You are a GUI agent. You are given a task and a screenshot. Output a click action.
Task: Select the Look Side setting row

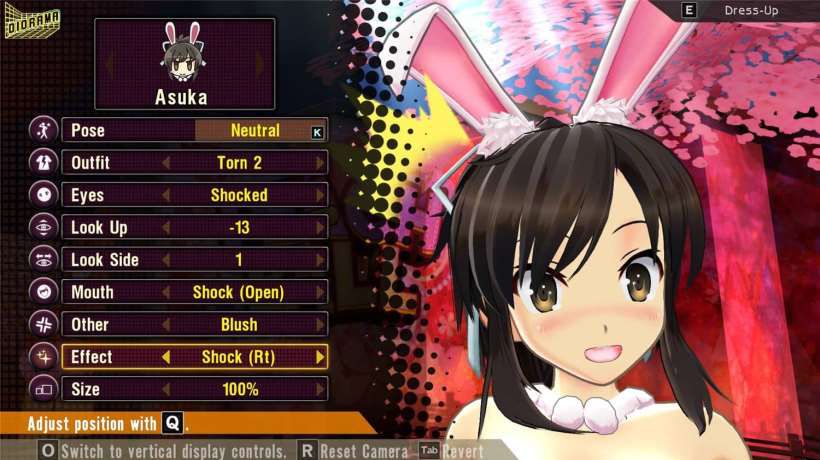pos(194,260)
